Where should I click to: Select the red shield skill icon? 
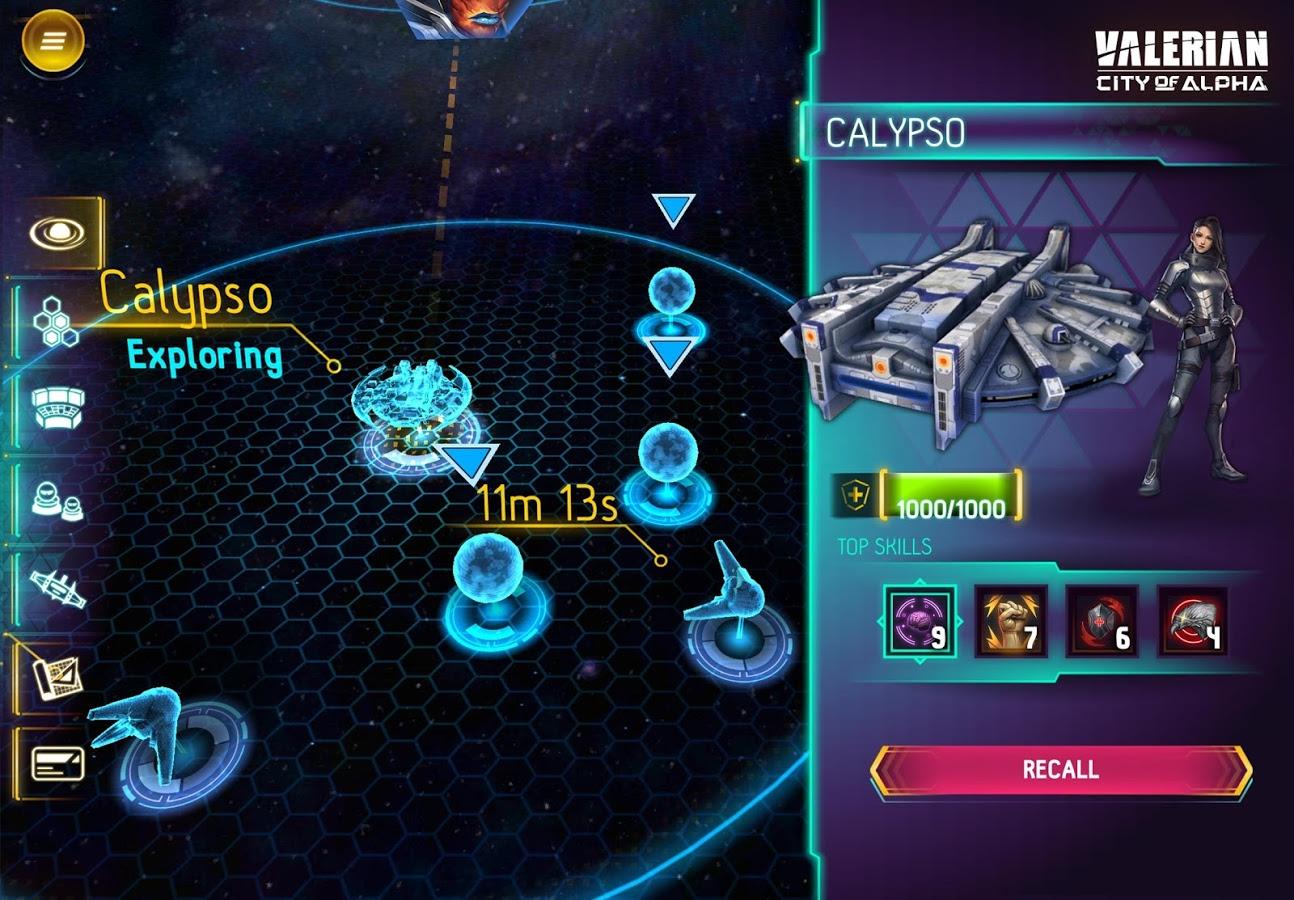1102,622
